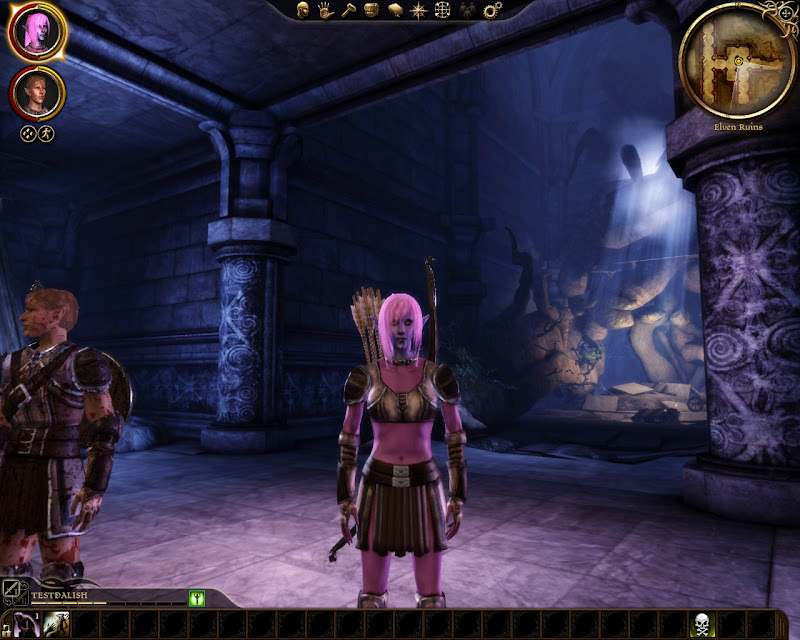
Task: Select the blond companion's party portrait
Action: click(x=38, y=93)
